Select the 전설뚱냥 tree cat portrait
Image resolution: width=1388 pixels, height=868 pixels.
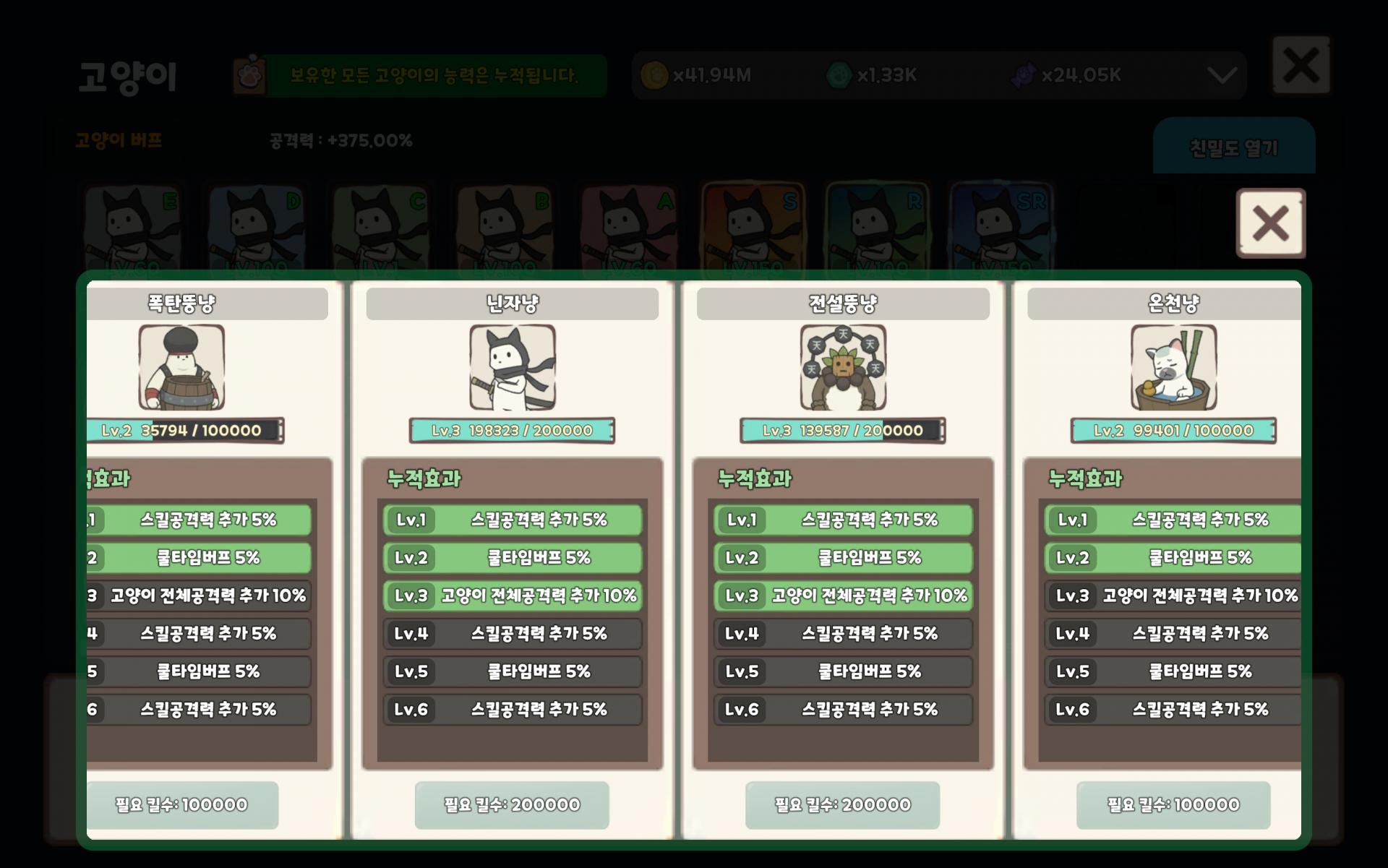click(843, 367)
